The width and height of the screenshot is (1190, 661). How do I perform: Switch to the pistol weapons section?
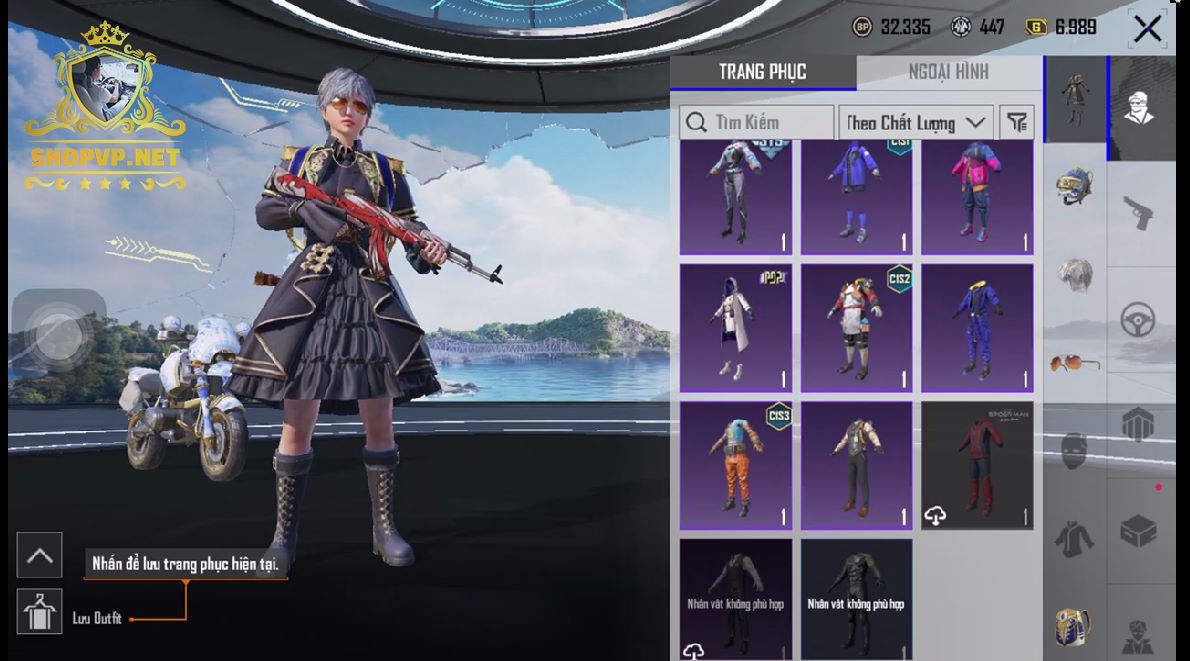click(1138, 212)
